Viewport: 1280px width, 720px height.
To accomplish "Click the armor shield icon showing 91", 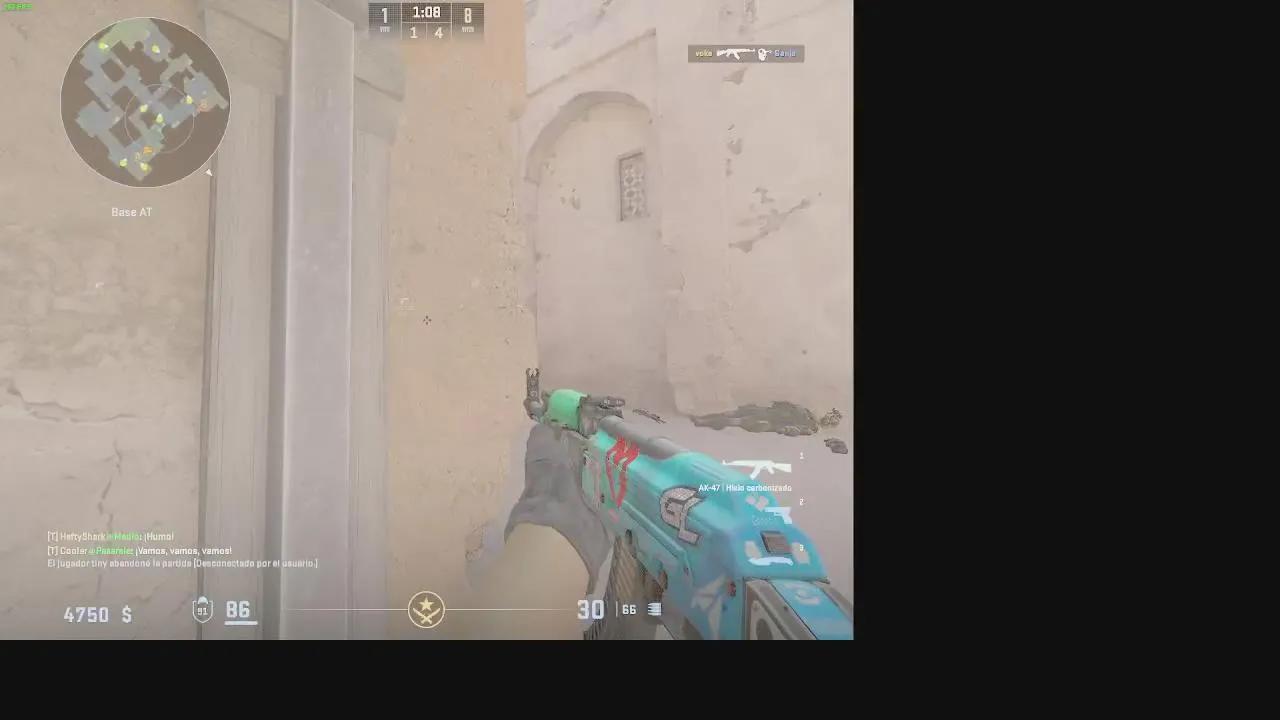I will coord(202,610).
